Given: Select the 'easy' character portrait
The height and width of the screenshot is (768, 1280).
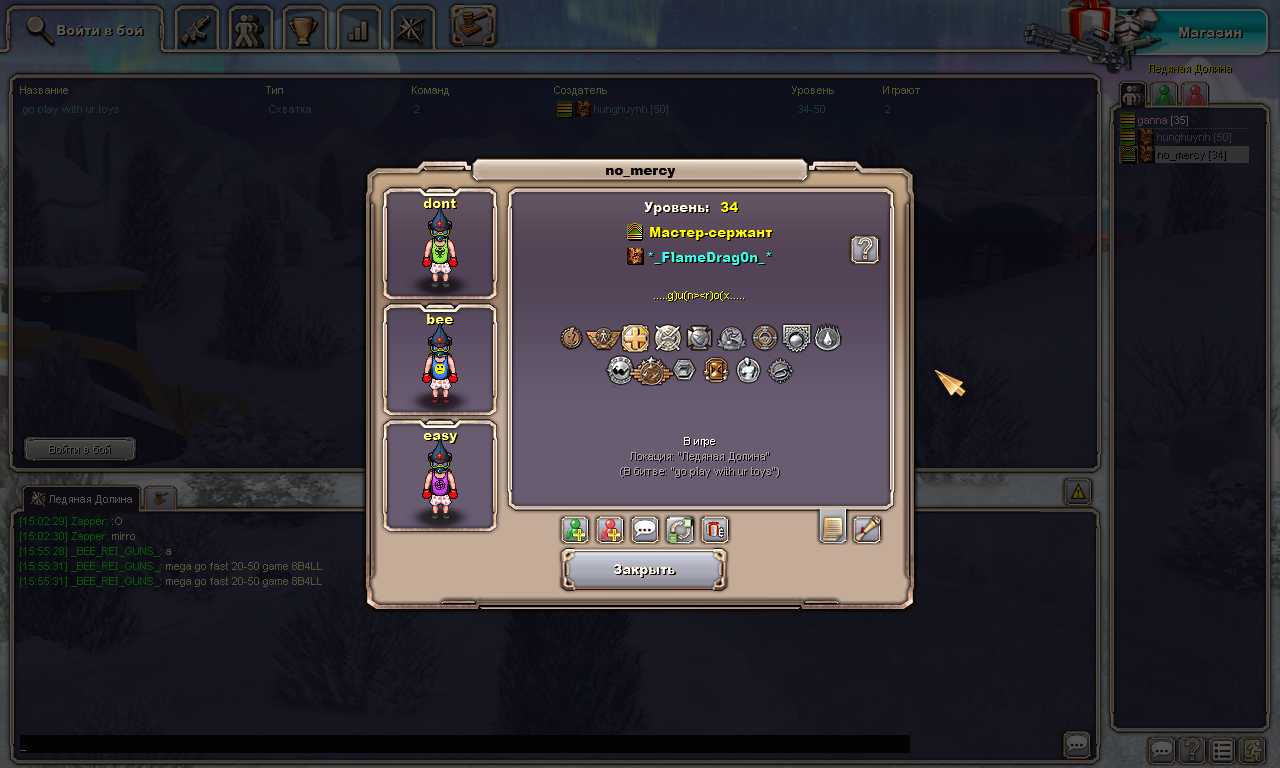Looking at the screenshot, I should coord(440,476).
